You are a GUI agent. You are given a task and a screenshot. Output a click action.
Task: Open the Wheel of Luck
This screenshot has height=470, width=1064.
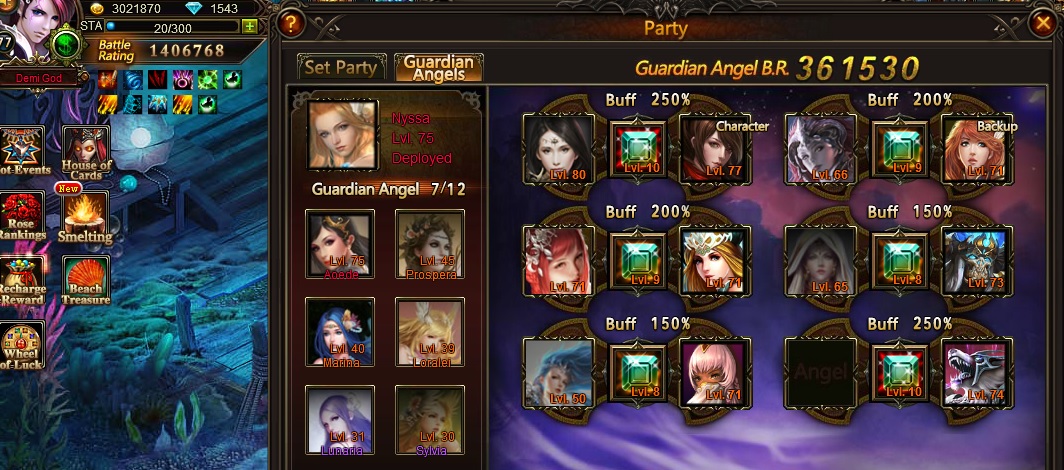point(22,347)
